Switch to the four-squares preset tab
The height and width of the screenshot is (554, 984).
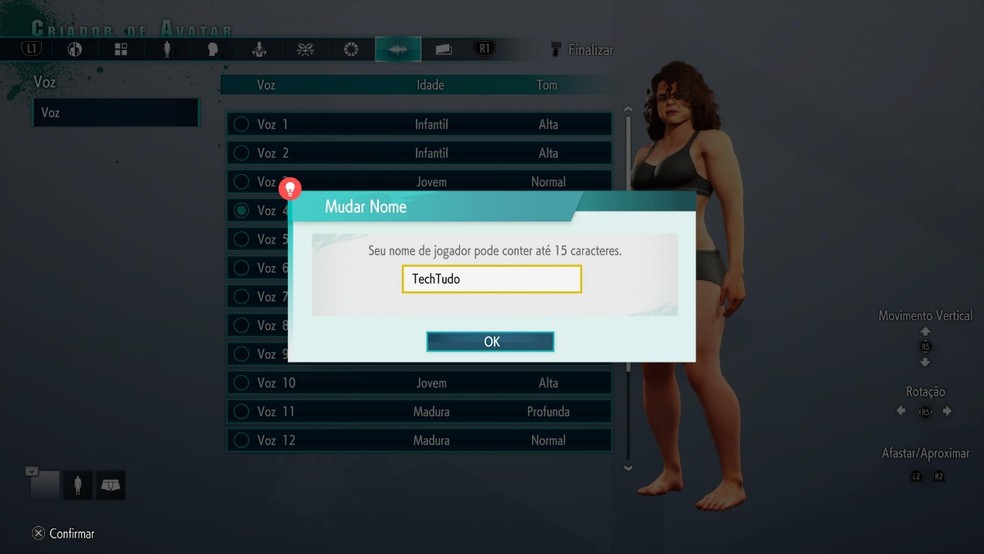(121, 49)
